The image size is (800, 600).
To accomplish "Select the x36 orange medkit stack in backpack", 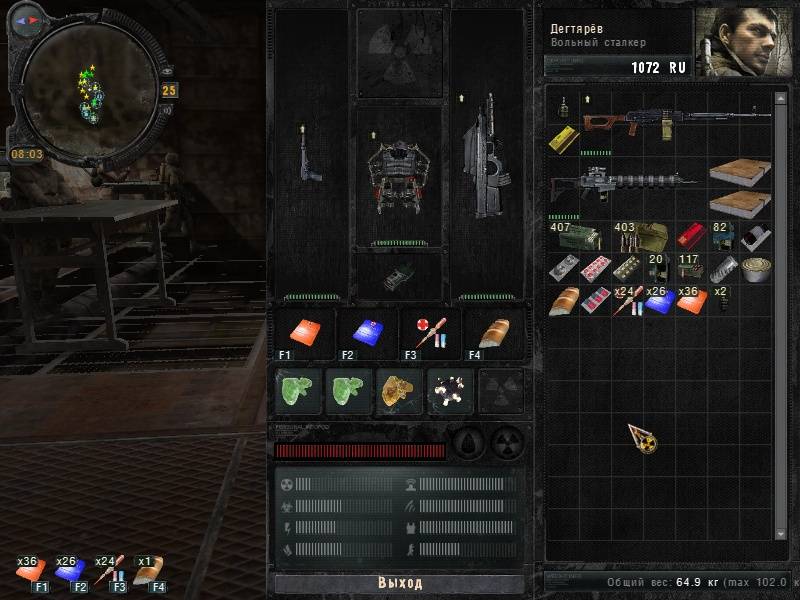I will pyautogui.click(x=687, y=300).
